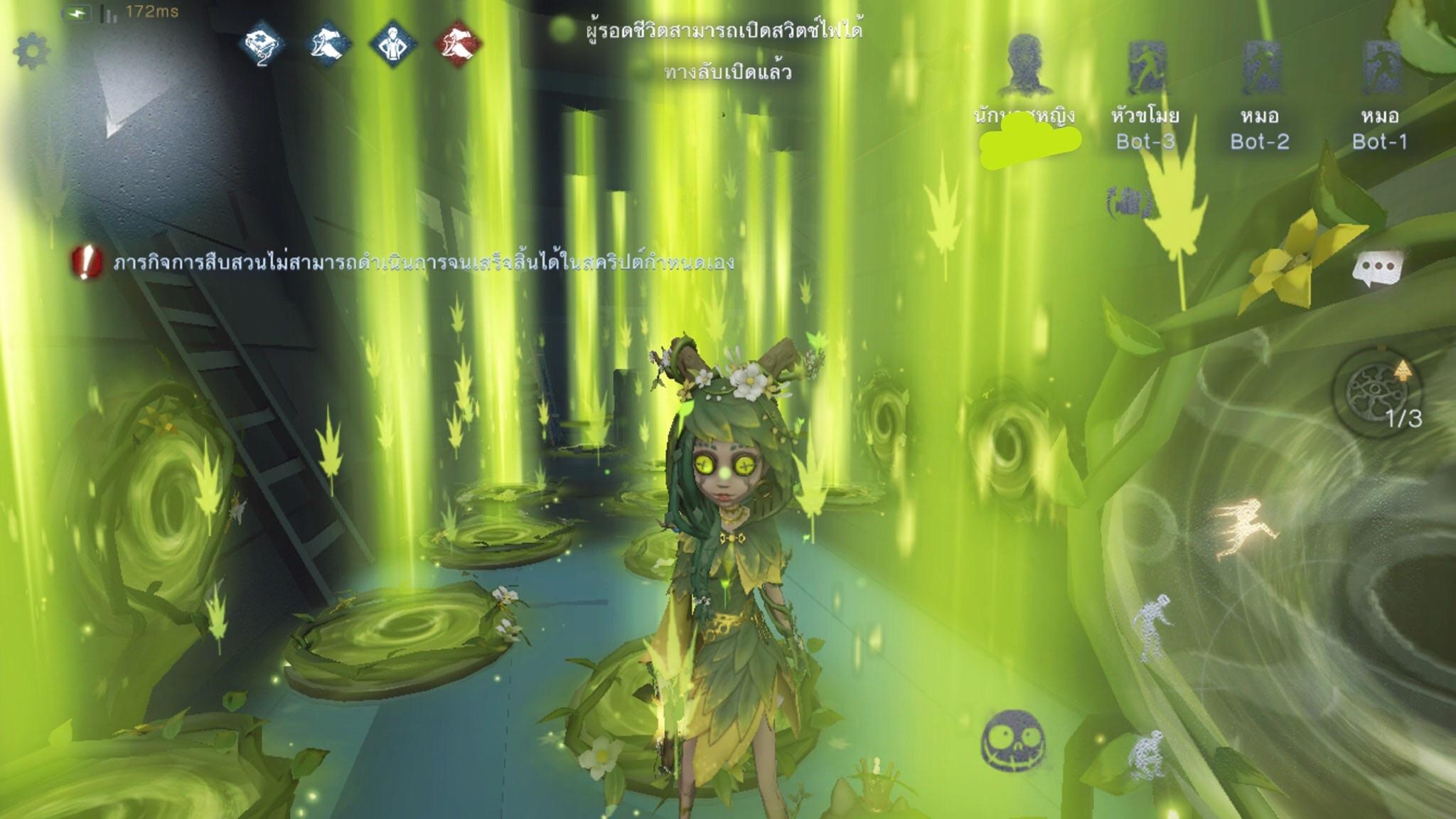Select Bot-2 doctor status portrait
Image resolution: width=1456 pixels, height=819 pixels.
[1260, 68]
